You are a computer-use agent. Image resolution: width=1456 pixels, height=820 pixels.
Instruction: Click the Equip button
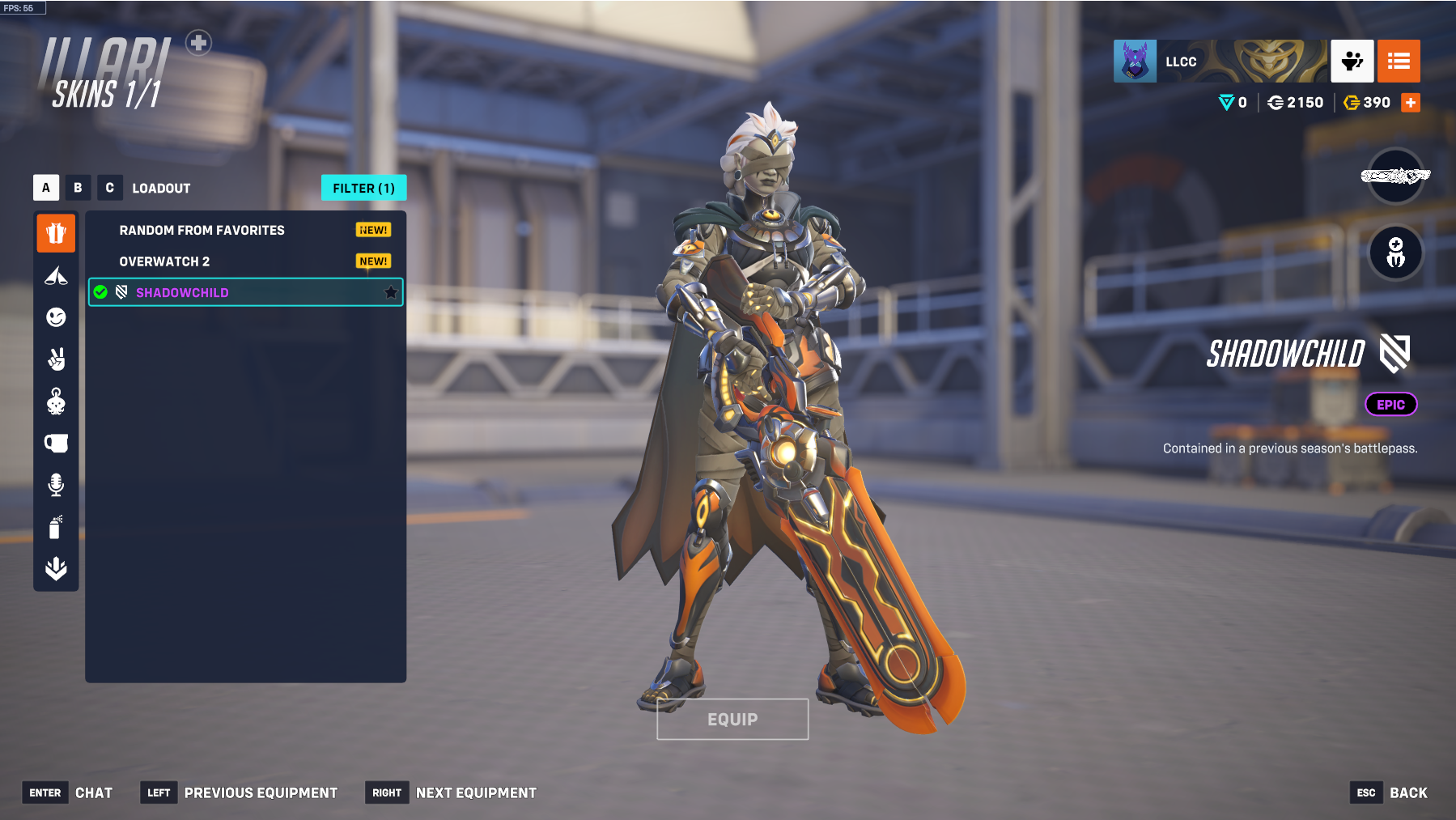tap(732, 719)
